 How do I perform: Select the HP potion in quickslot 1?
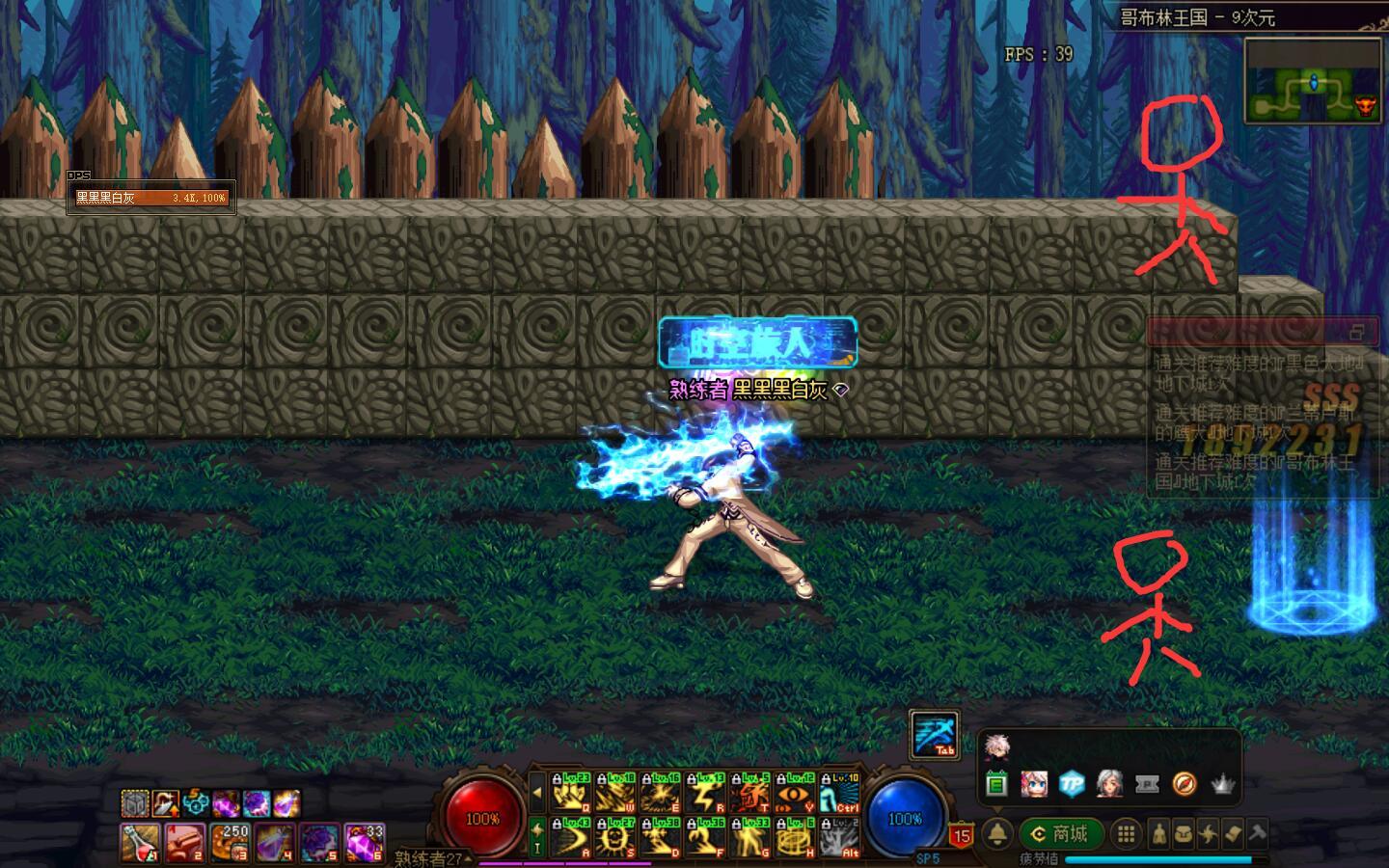click(x=139, y=841)
